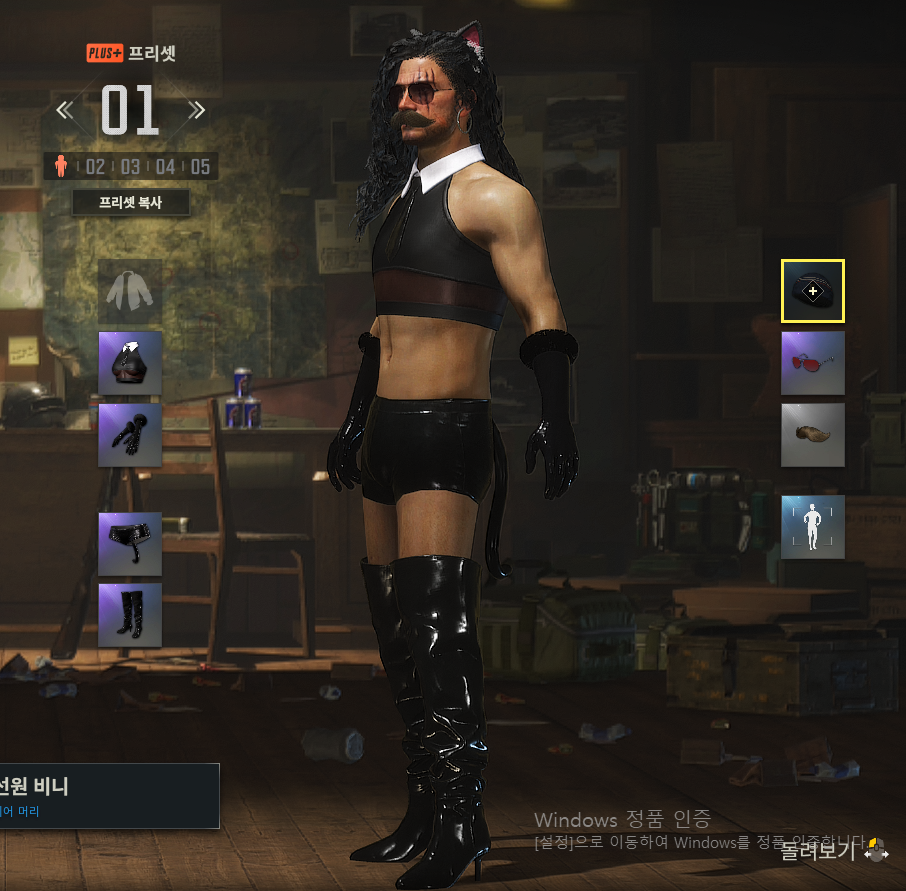Open the black crop top slot
Viewport: 906px width, 891px height.
pyautogui.click(x=130, y=363)
